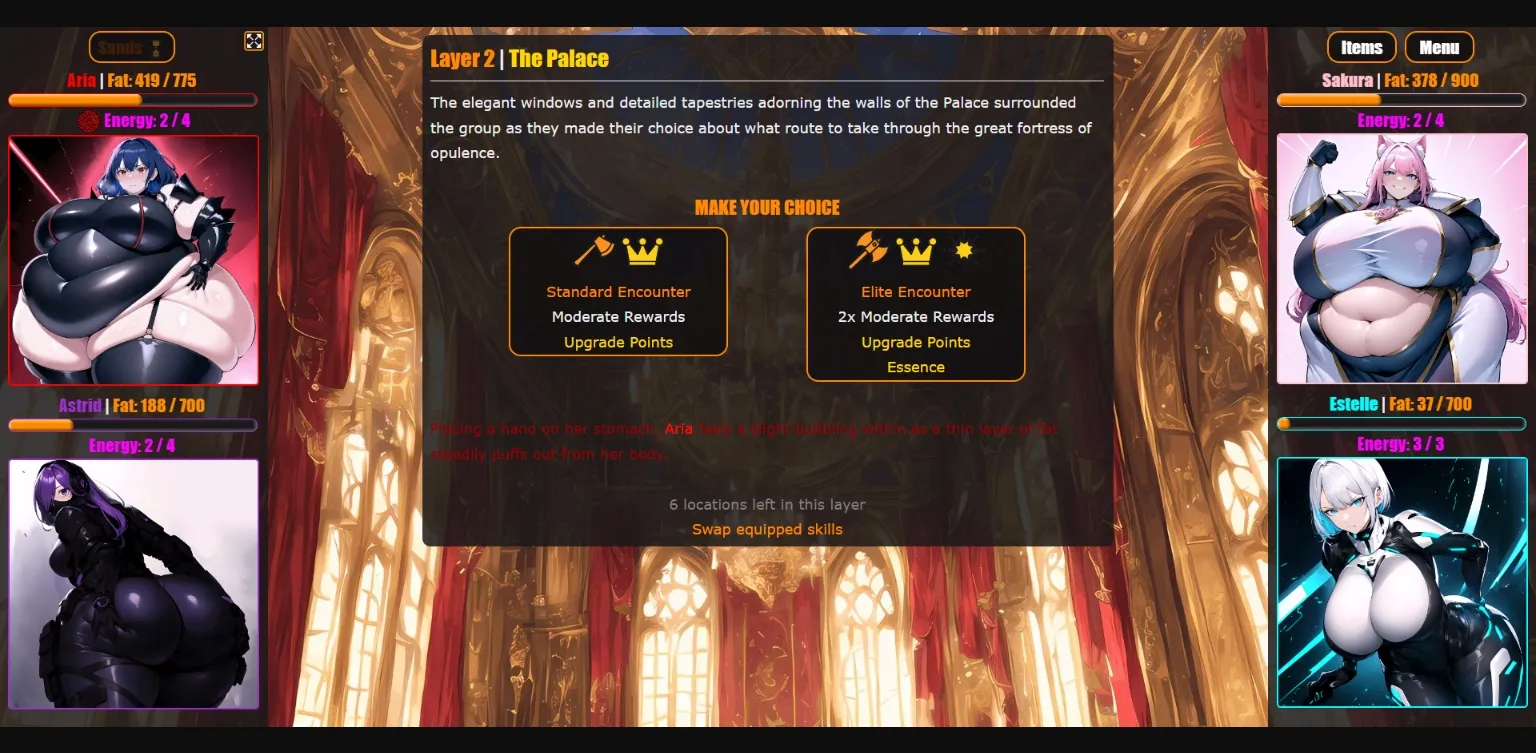Open the Items screen

click(1361, 47)
